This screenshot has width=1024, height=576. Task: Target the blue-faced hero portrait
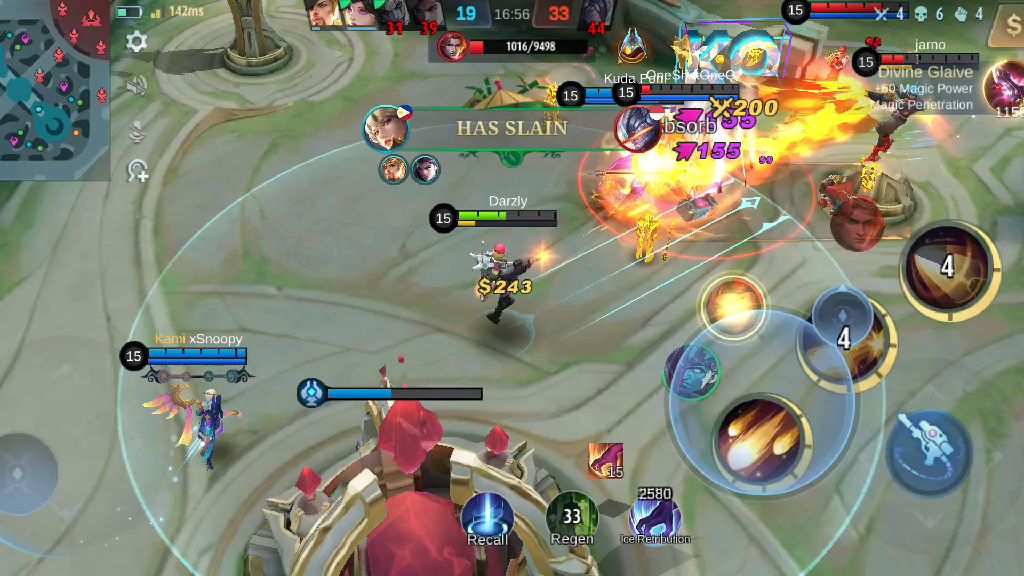tap(691, 372)
